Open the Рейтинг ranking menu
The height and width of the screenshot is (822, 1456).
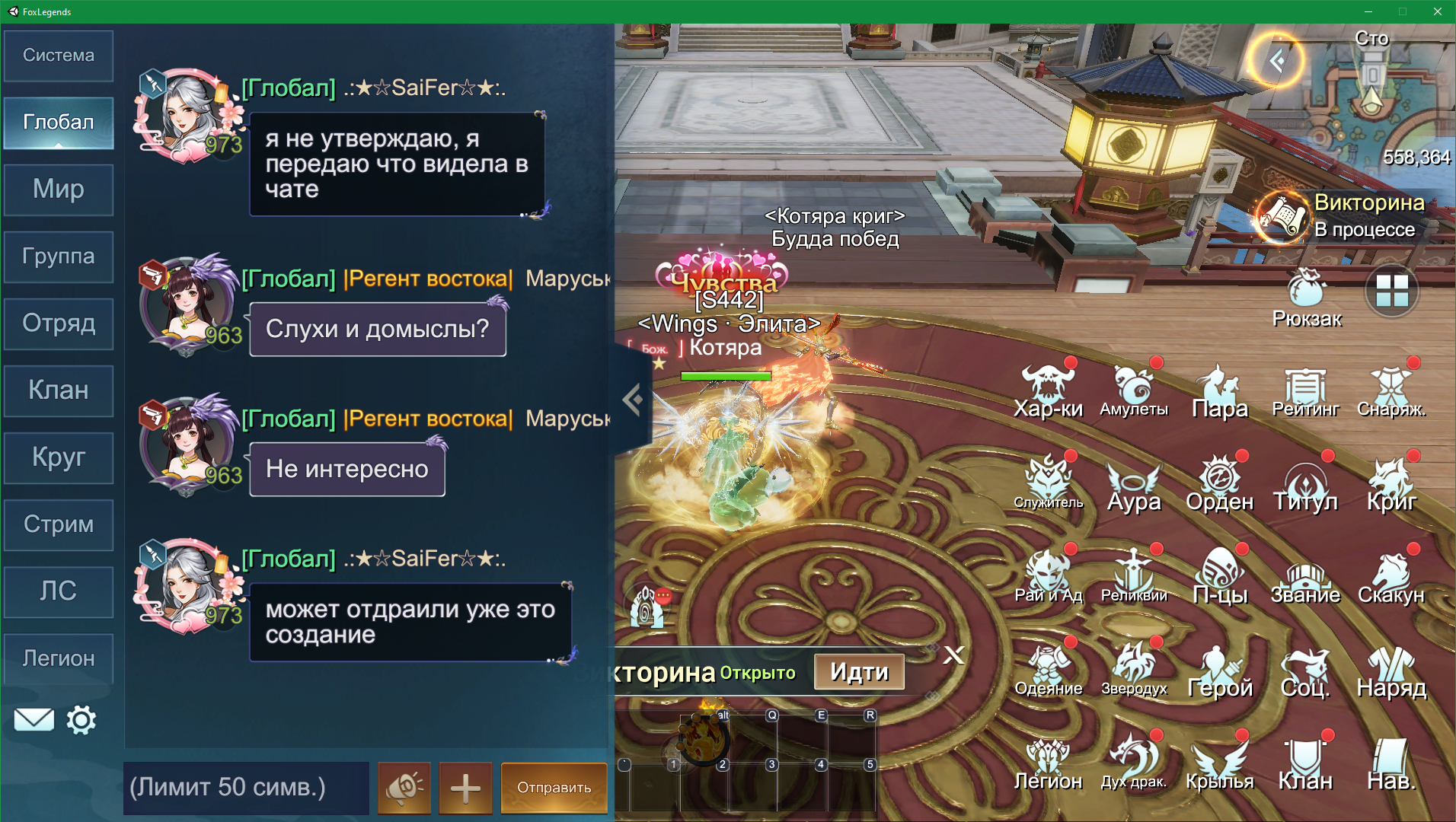(x=1305, y=391)
